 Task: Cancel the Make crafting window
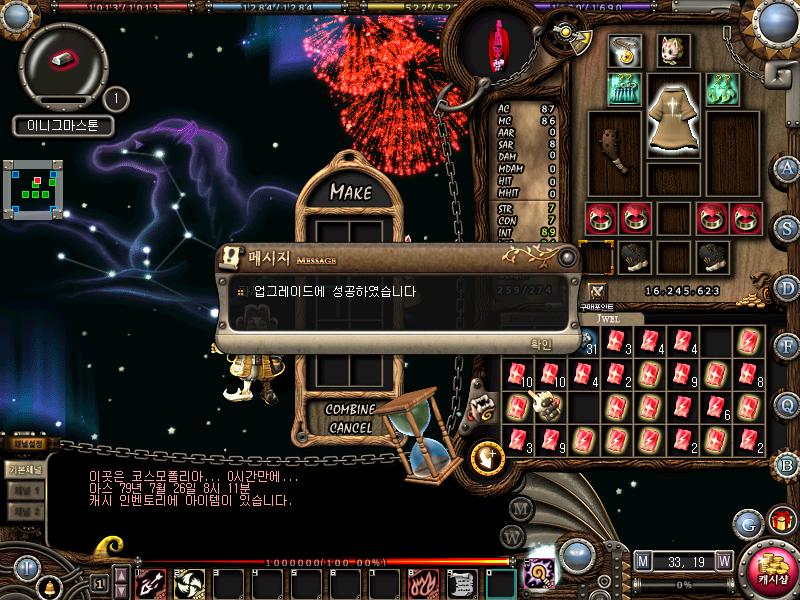(349, 427)
